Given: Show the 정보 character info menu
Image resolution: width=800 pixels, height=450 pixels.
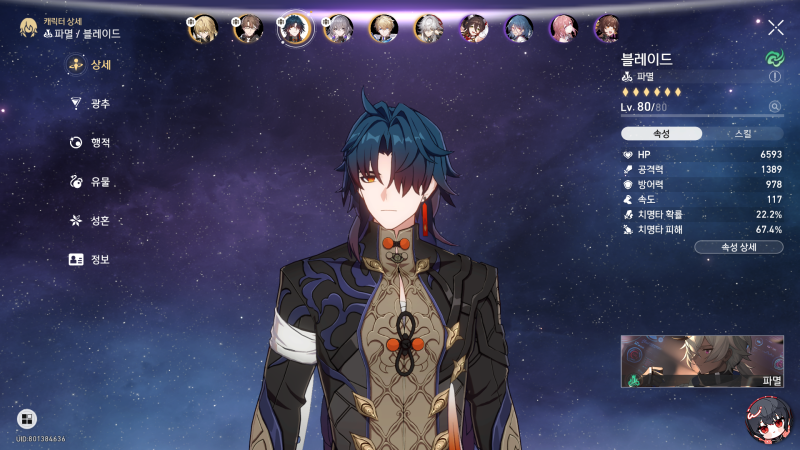Looking at the screenshot, I should coord(89,260).
